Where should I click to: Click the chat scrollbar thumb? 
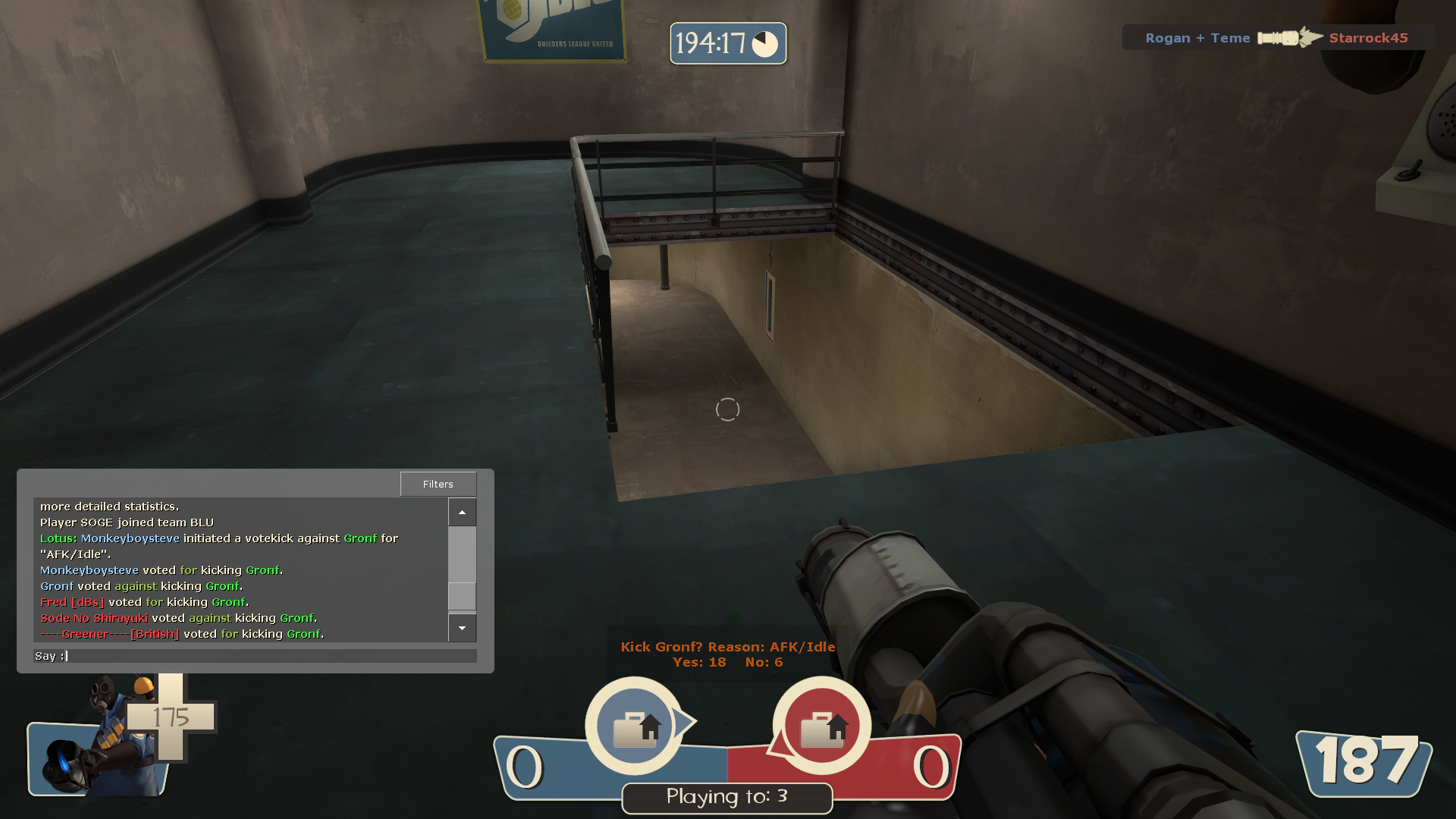(x=462, y=595)
